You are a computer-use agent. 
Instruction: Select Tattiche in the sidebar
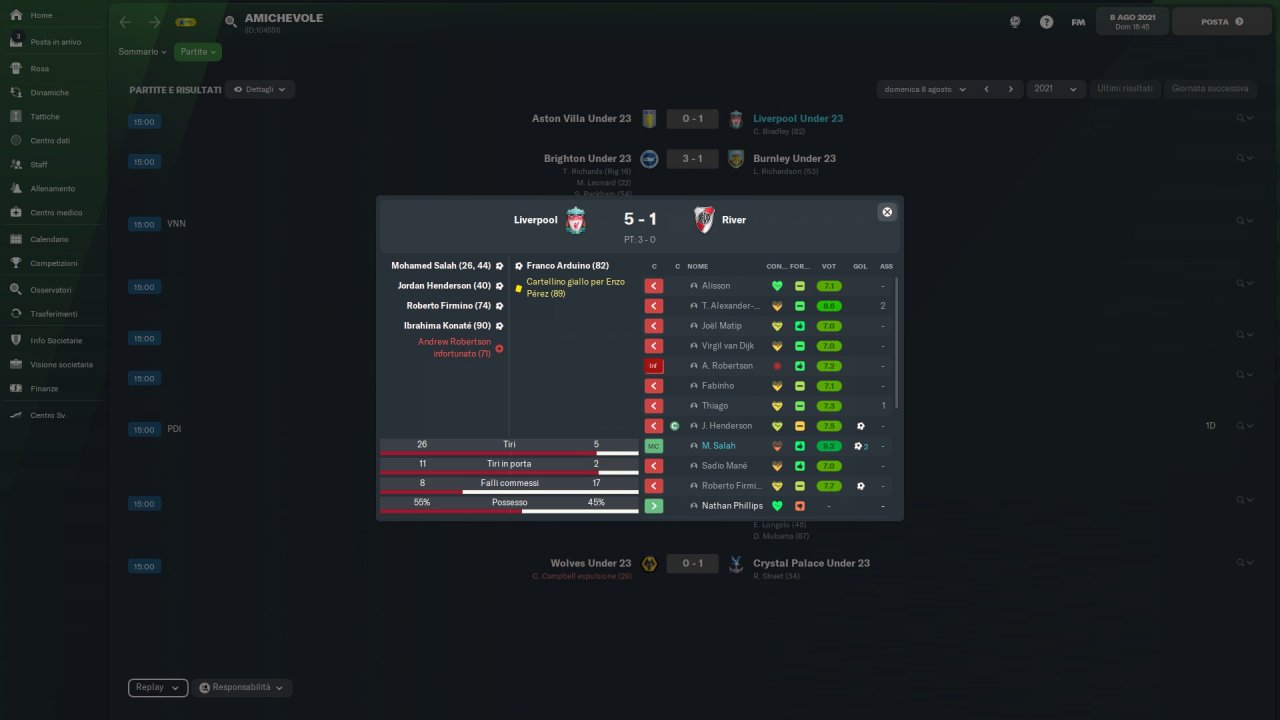pos(45,117)
